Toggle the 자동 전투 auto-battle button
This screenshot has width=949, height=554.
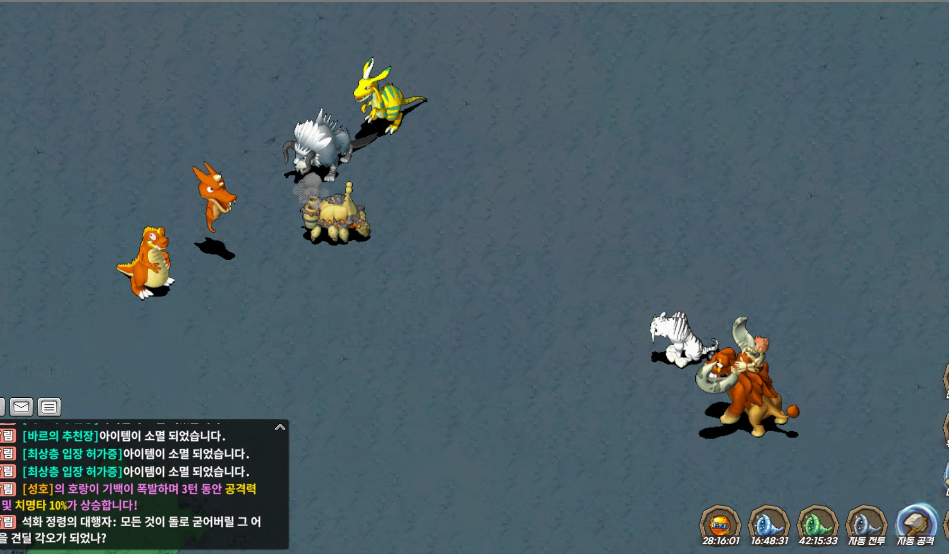866,523
